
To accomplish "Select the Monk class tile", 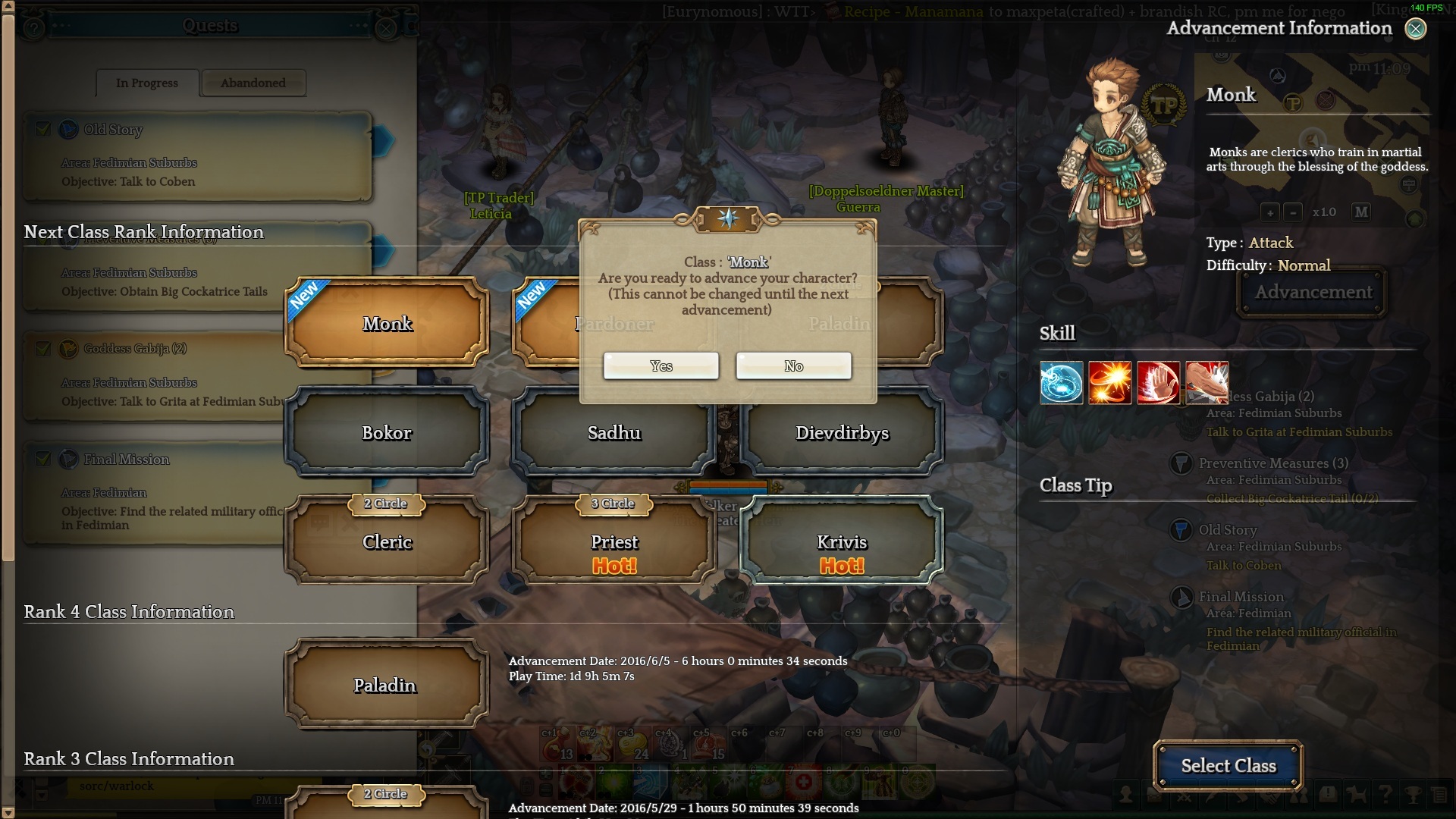I will 387,324.
